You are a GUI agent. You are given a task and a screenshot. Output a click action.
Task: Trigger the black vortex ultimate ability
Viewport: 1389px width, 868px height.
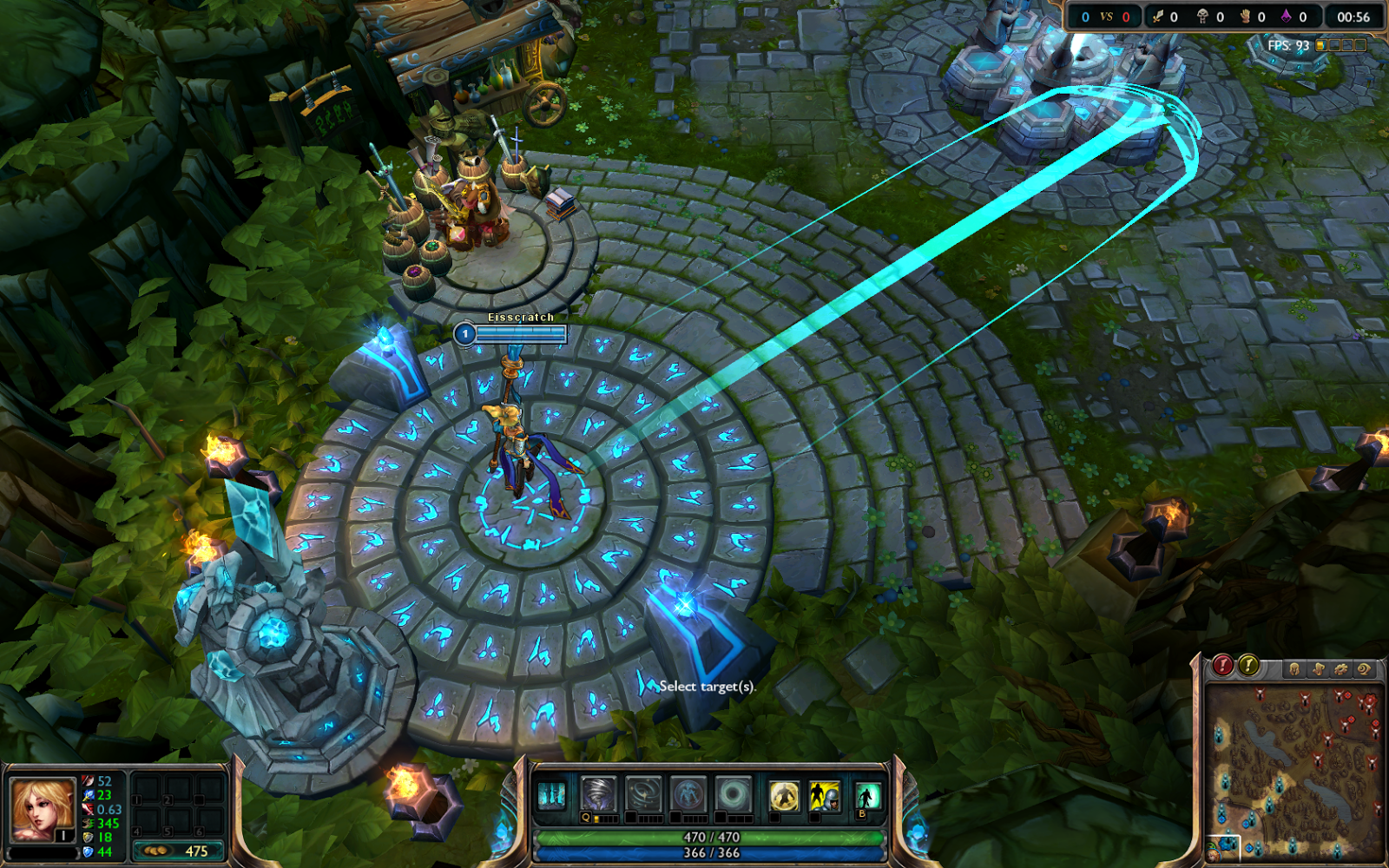click(x=733, y=793)
